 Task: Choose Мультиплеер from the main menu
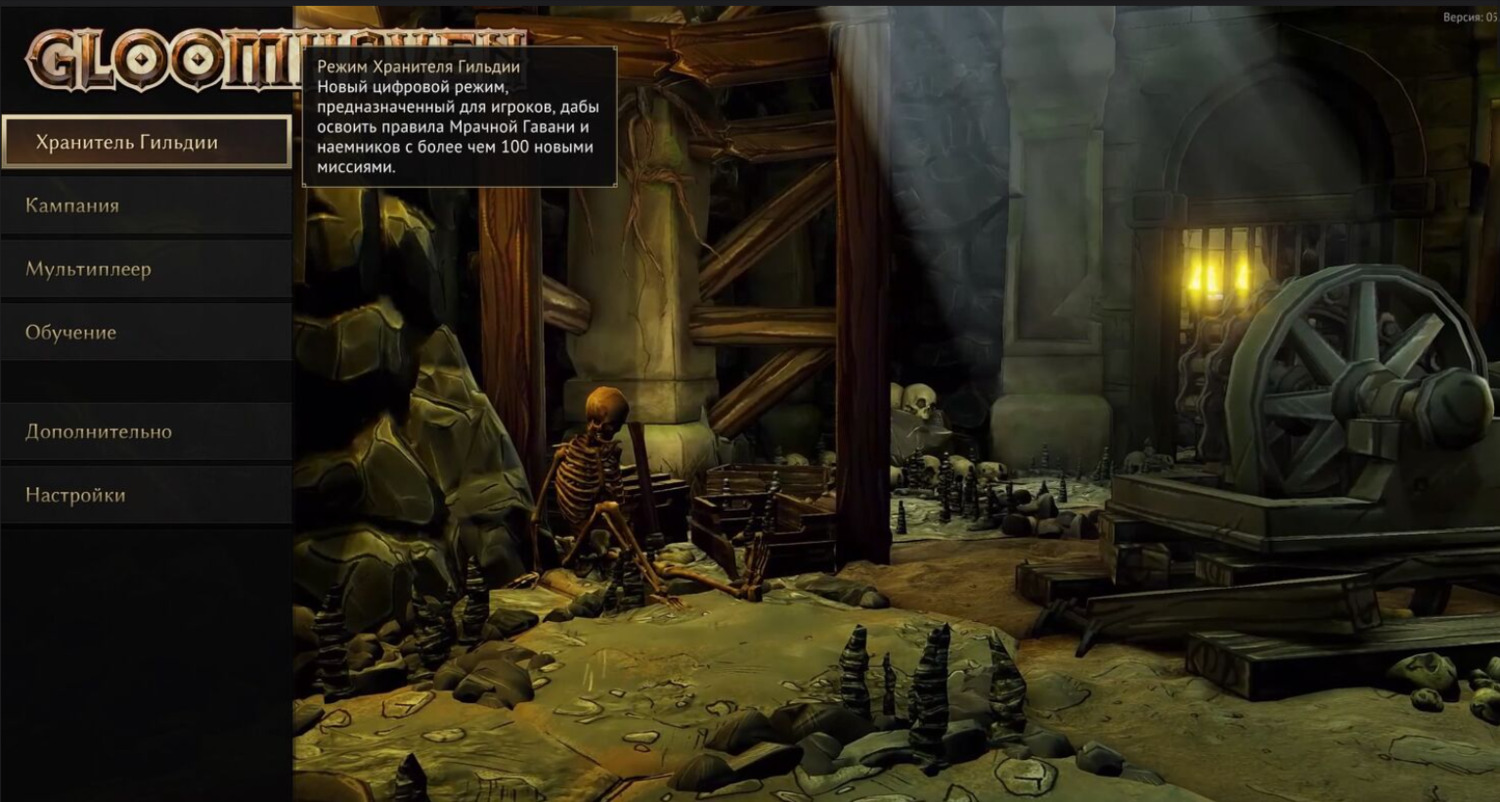tap(146, 269)
